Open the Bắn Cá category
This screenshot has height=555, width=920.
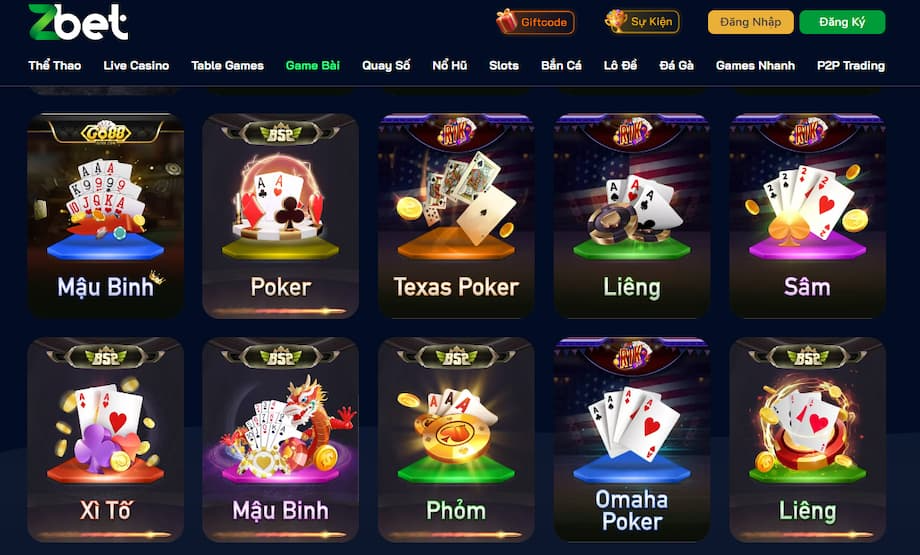pos(561,66)
